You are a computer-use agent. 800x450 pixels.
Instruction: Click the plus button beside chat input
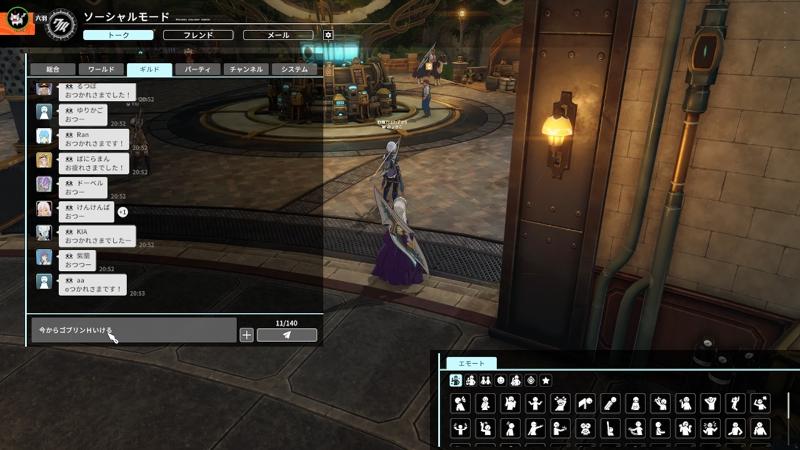246,335
